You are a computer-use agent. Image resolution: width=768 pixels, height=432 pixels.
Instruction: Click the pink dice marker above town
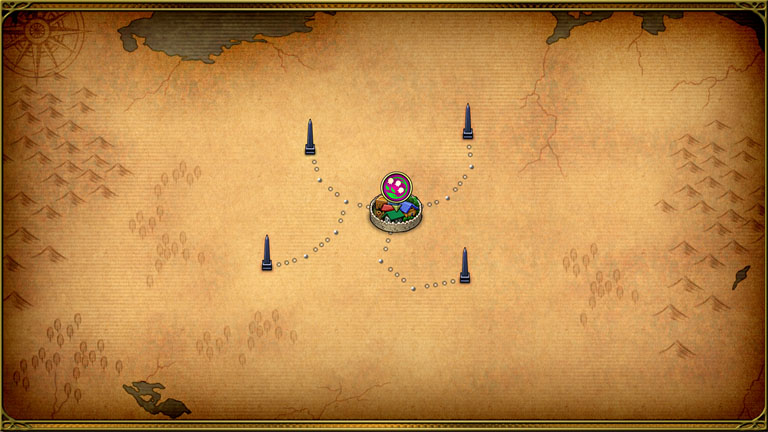[396, 186]
